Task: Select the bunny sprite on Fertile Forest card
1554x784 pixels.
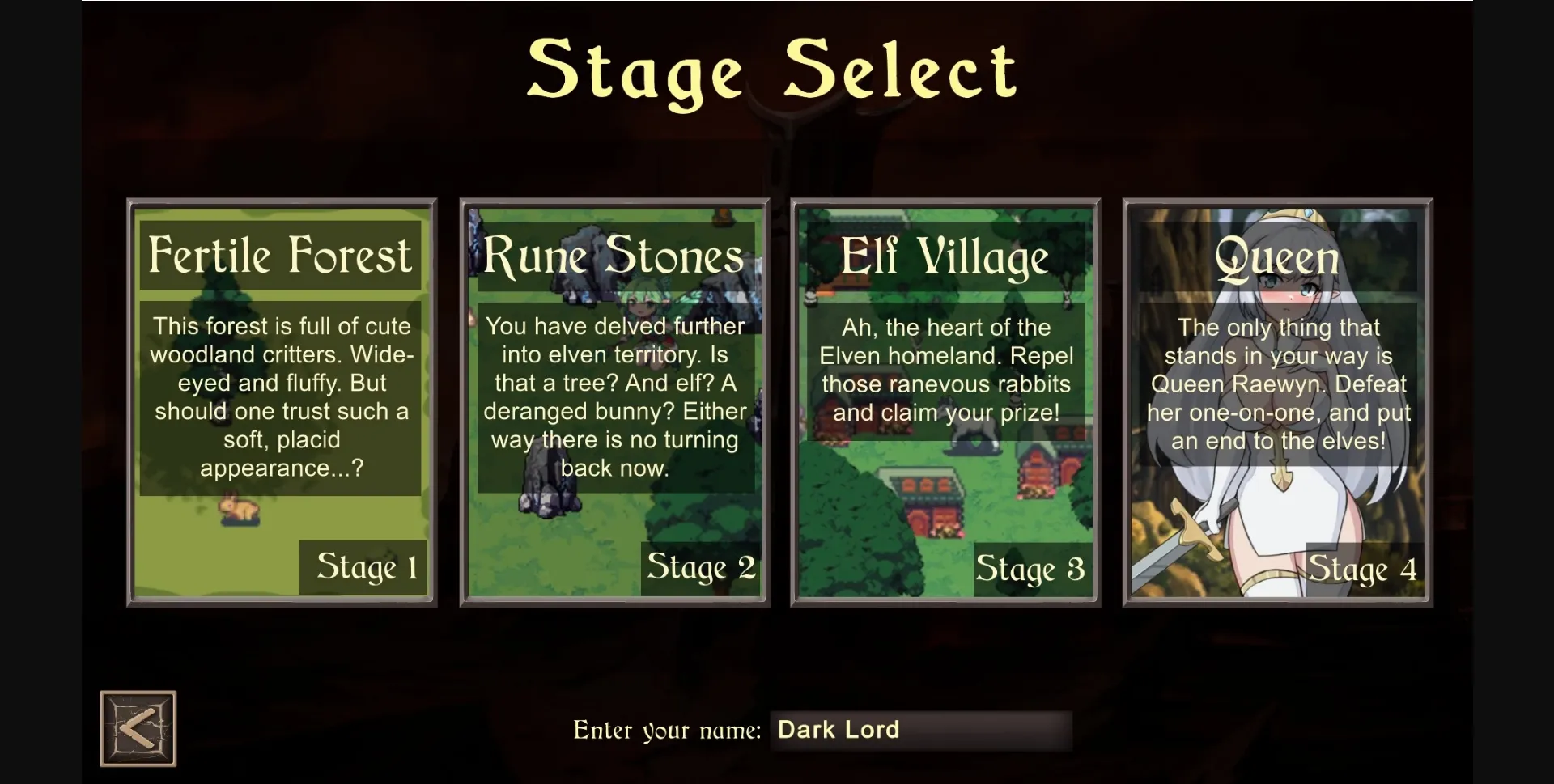Action: point(240,511)
